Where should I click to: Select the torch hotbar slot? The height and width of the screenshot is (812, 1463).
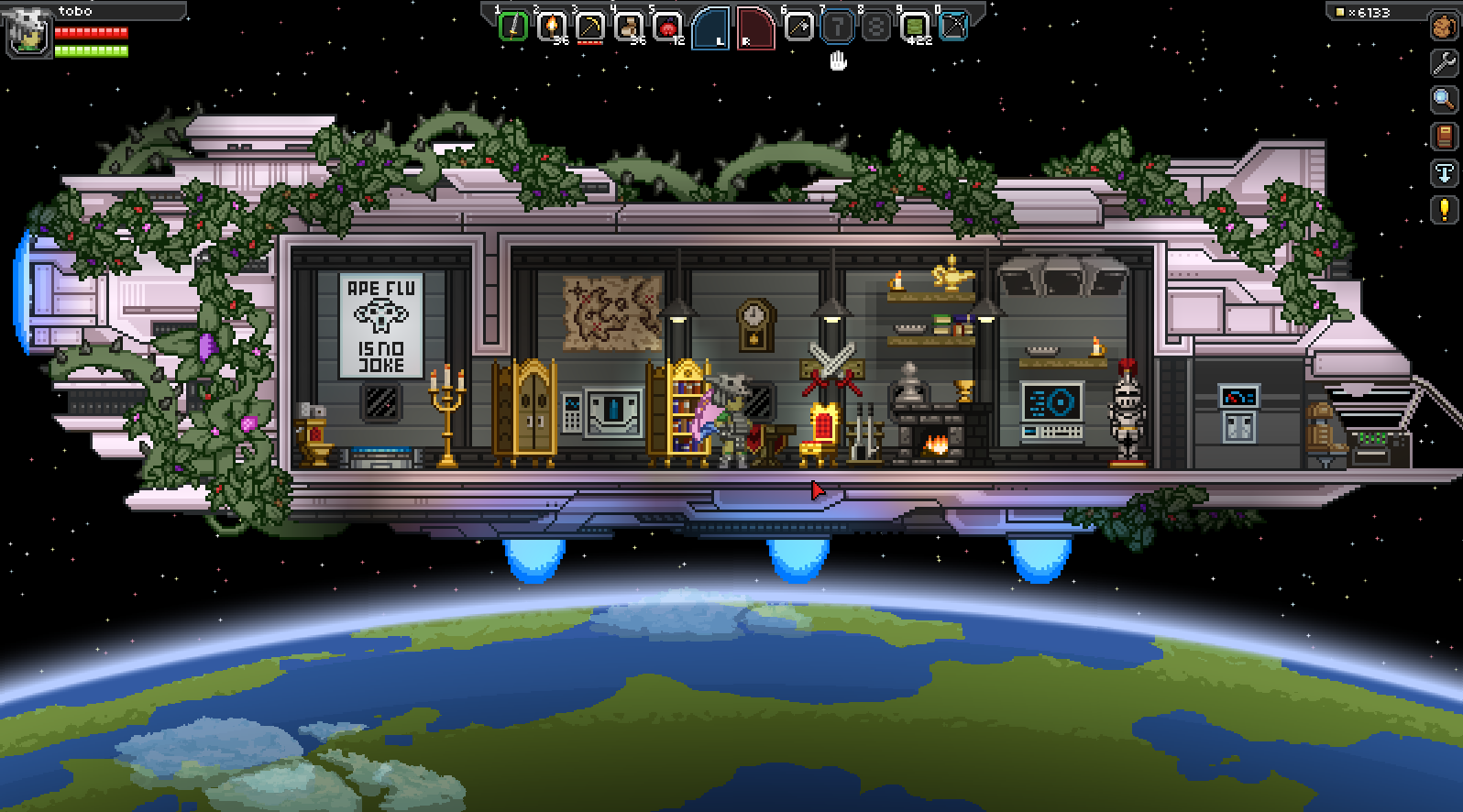pyautogui.click(x=551, y=27)
